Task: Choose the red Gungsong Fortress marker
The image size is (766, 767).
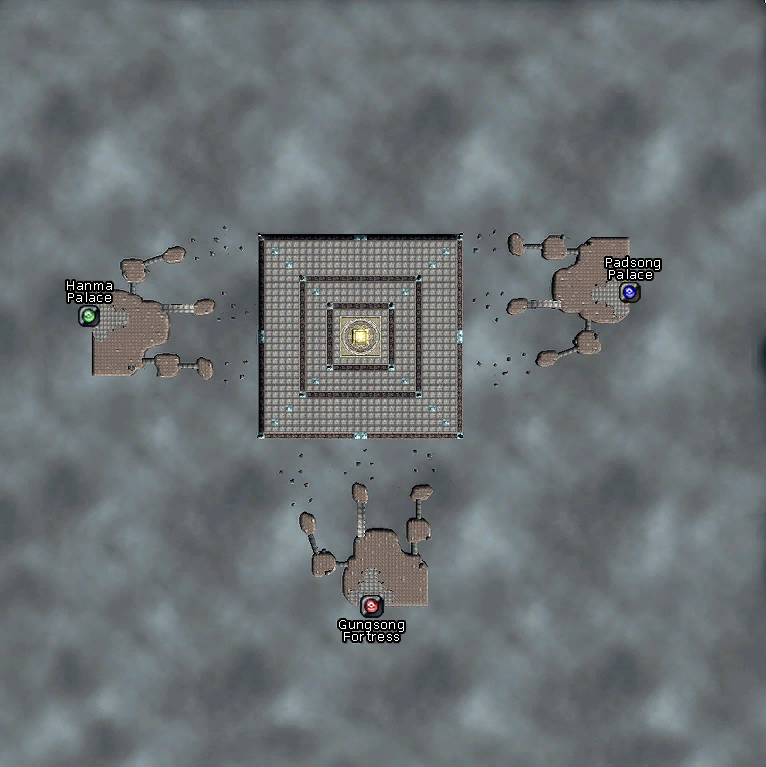Action: [371, 606]
